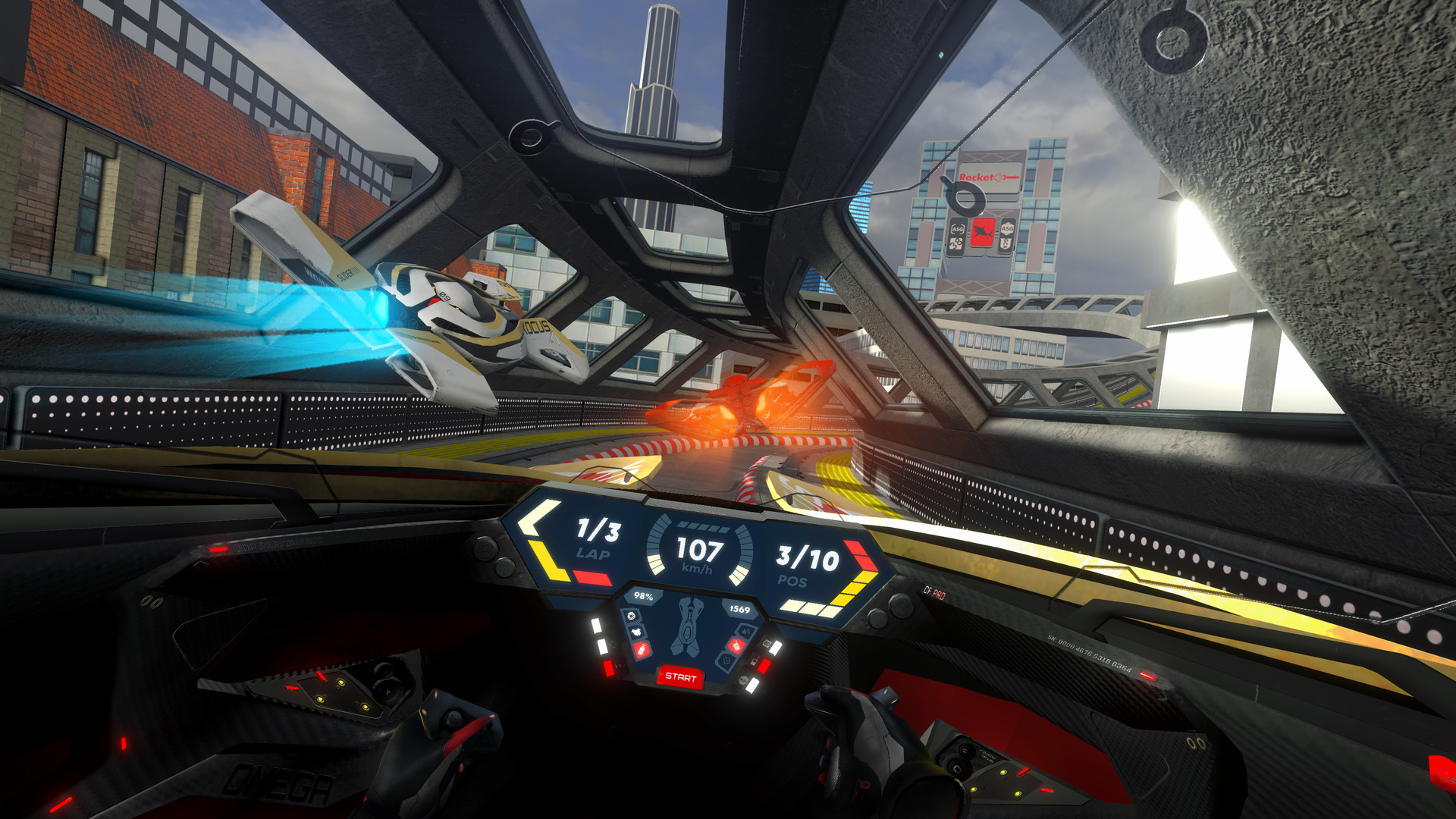Tap the small clock-face icon on the dash
The height and width of the screenshot is (819, 1456).
pos(631,616)
